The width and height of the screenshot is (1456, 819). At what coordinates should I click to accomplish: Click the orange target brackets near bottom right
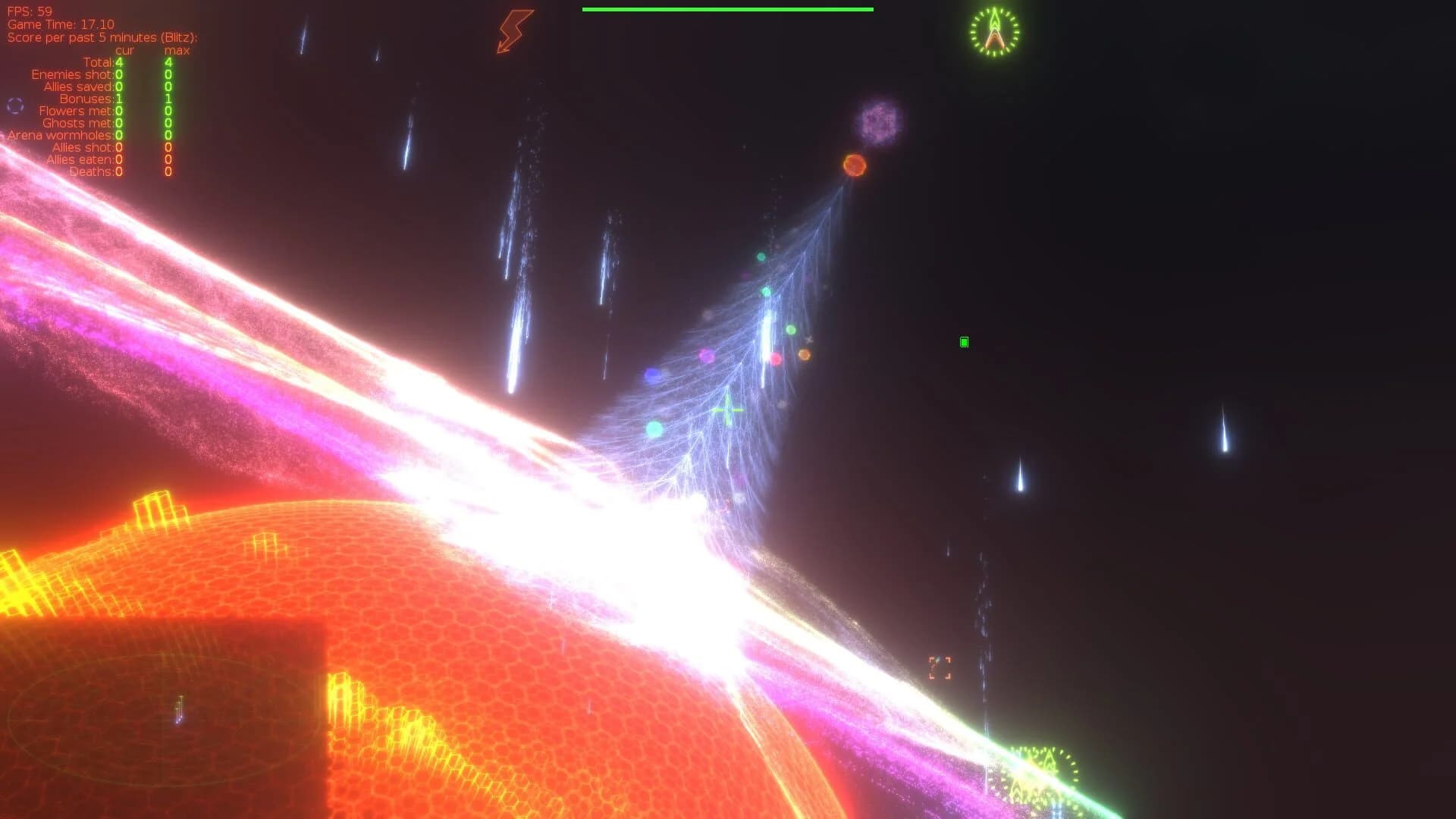coord(940,667)
